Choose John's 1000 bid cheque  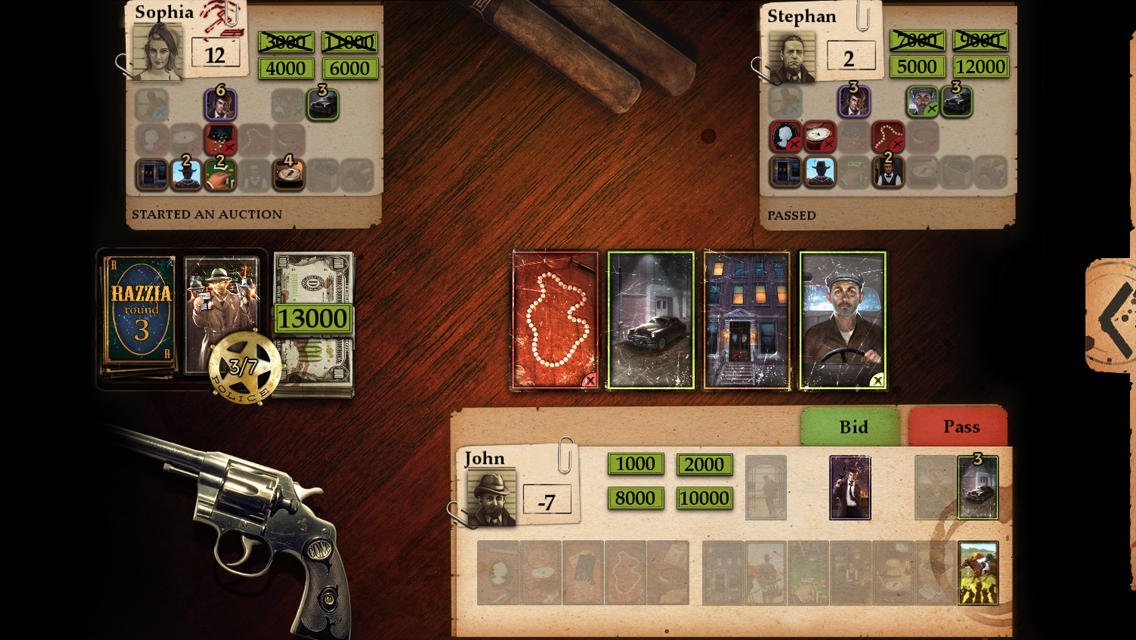[636, 464]
